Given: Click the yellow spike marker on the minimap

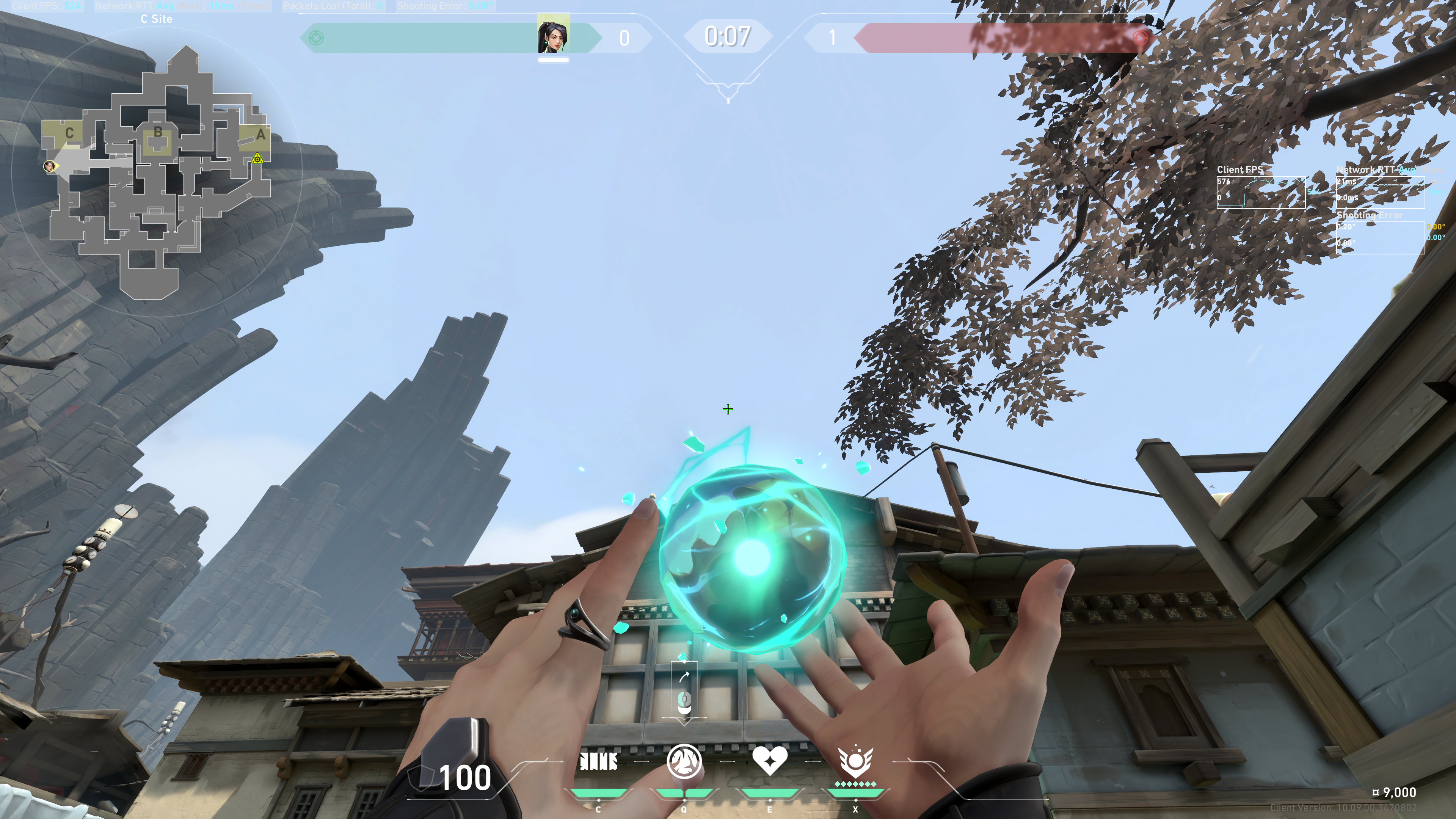Looking at the screenshot, I should tap(257, 159).
